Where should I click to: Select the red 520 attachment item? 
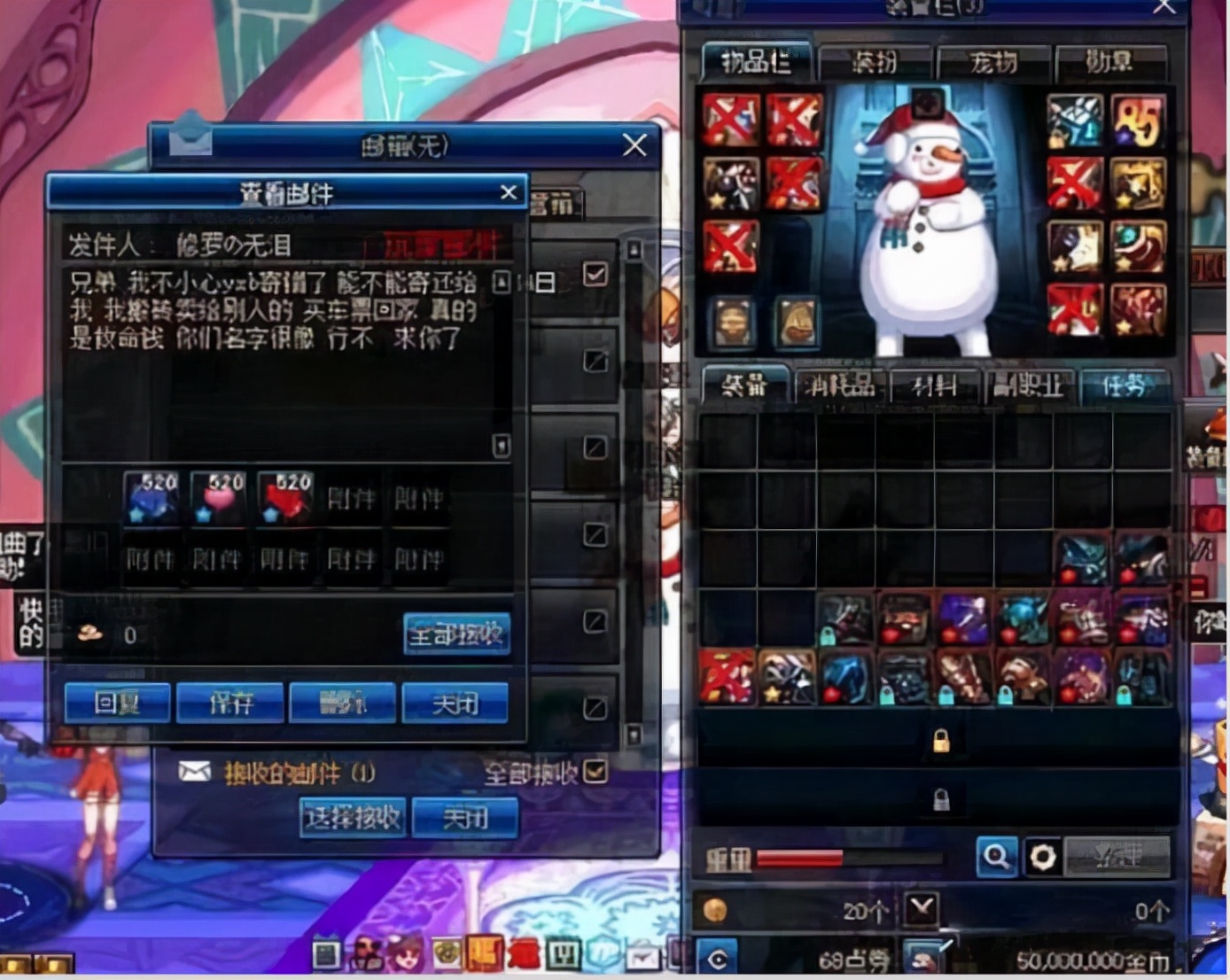(285, 498)
